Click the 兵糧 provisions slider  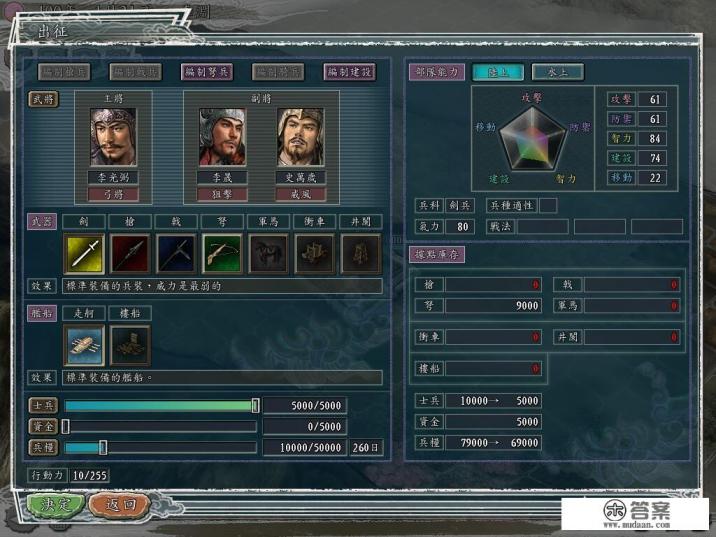click(x=102, y=447)
